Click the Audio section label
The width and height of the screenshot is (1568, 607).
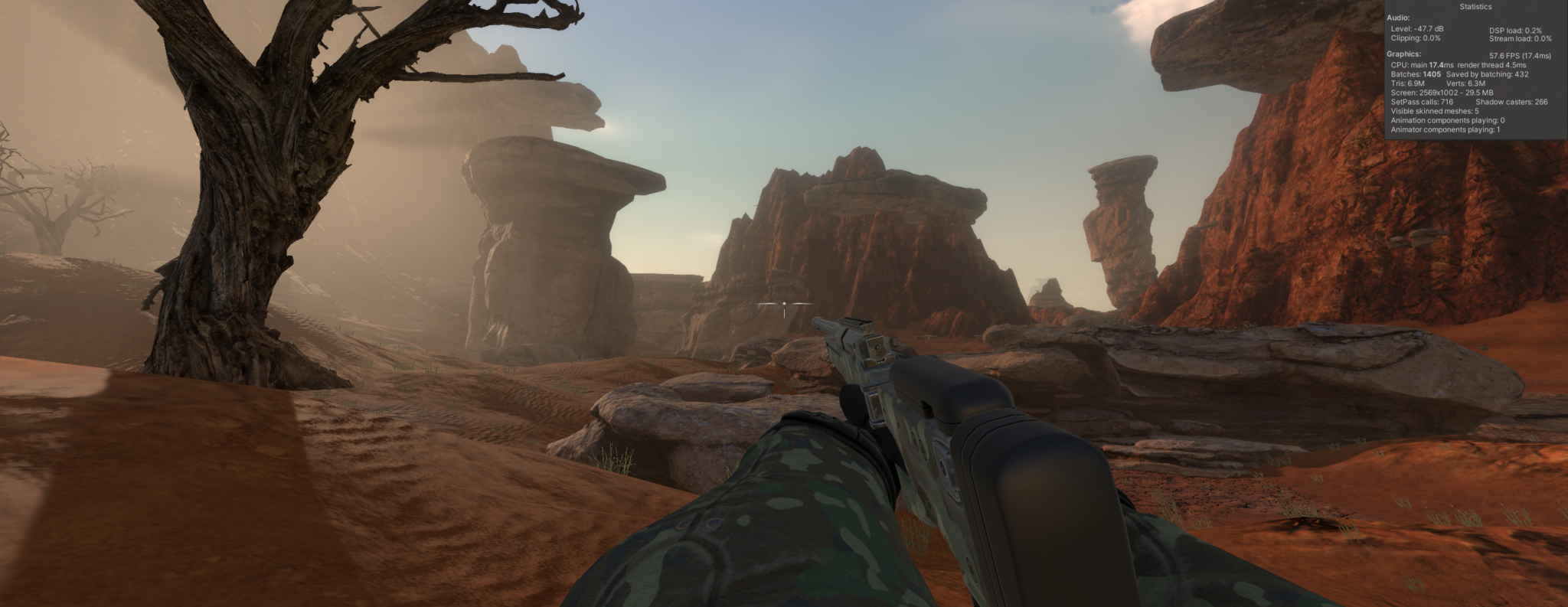1399,17
